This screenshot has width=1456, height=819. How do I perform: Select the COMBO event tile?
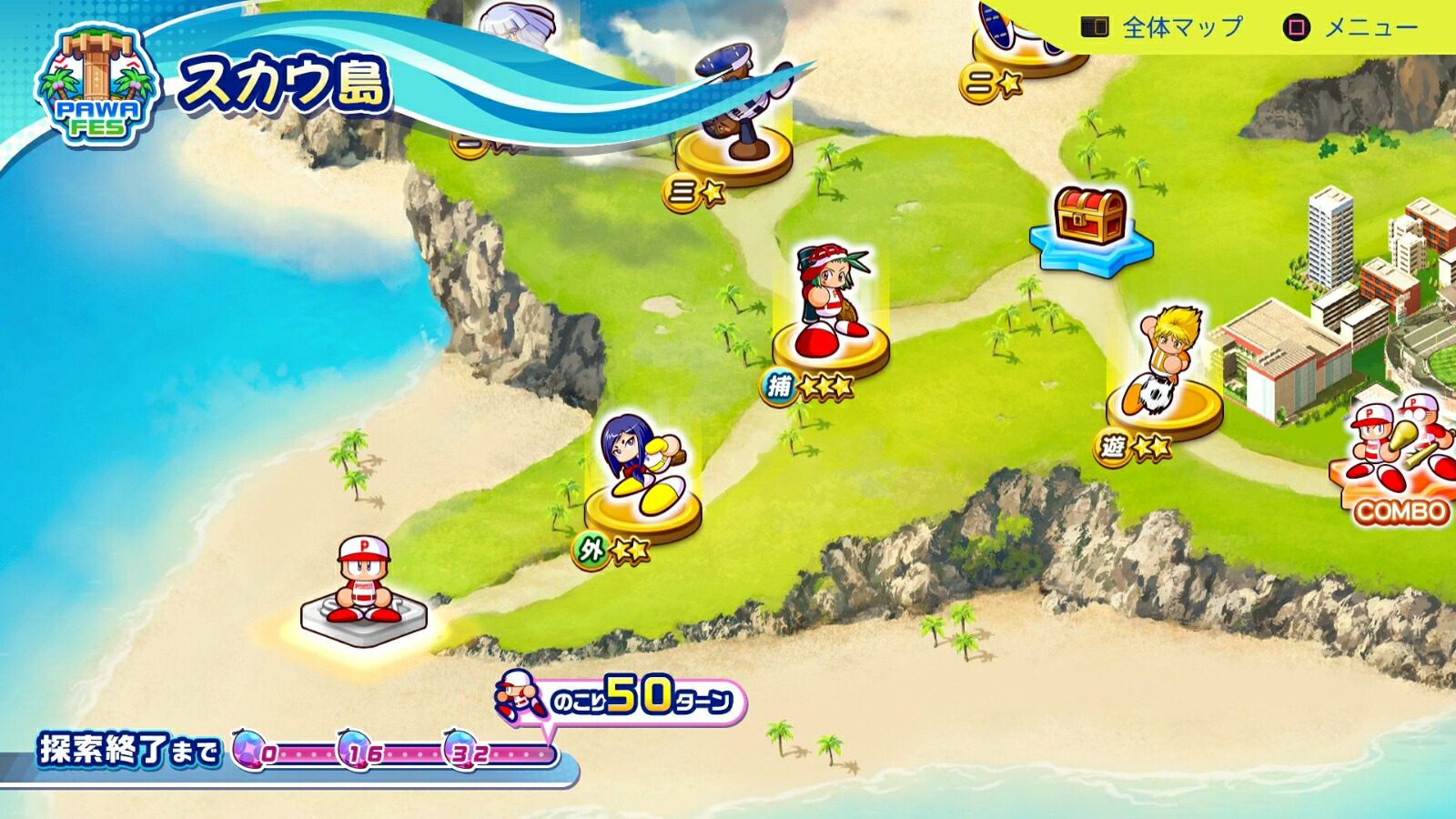click(1398, 464)
